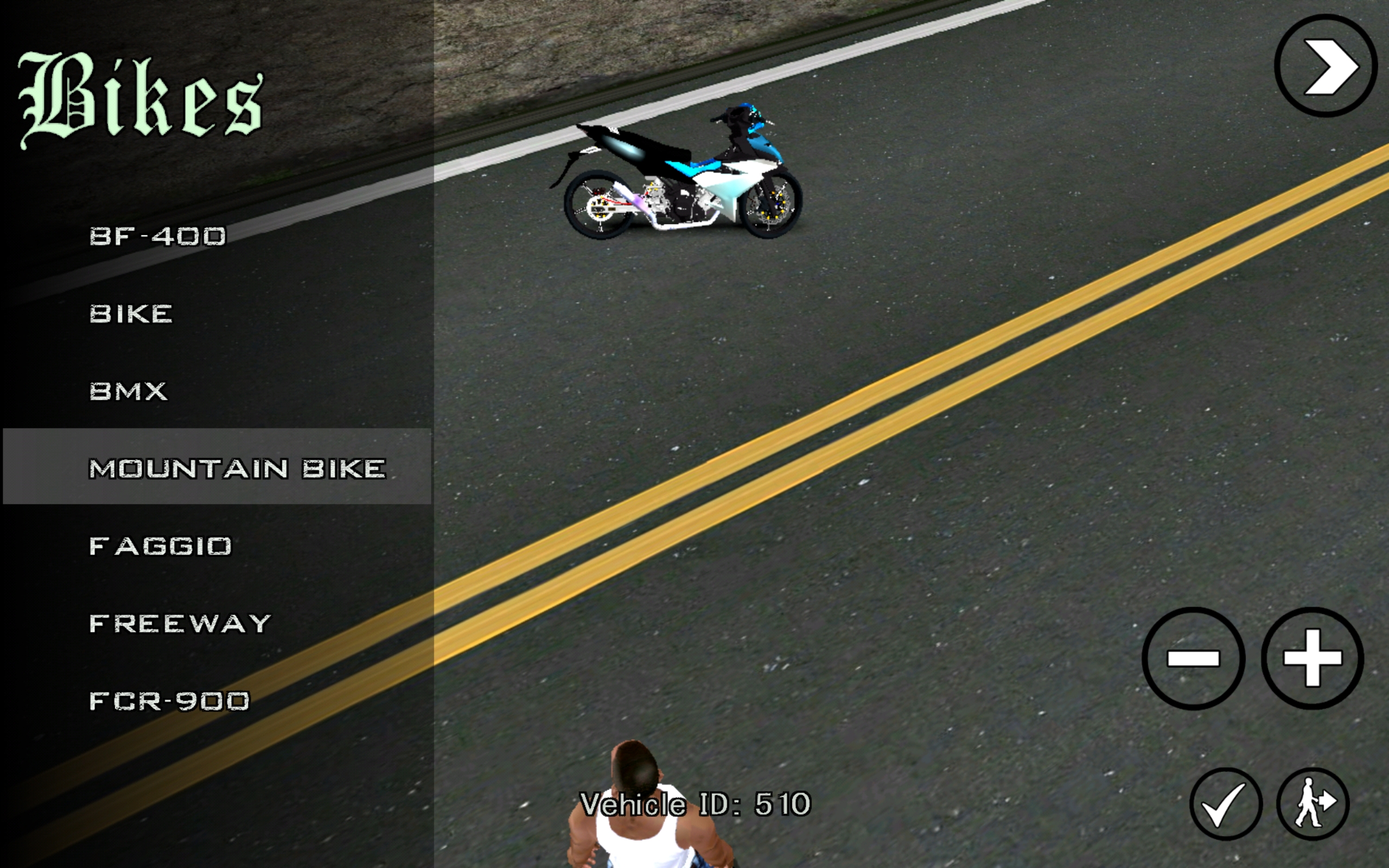The width and height of the screenshot is (1389, 868).
Task: Tap the plus button
Action: [1312, 658]
